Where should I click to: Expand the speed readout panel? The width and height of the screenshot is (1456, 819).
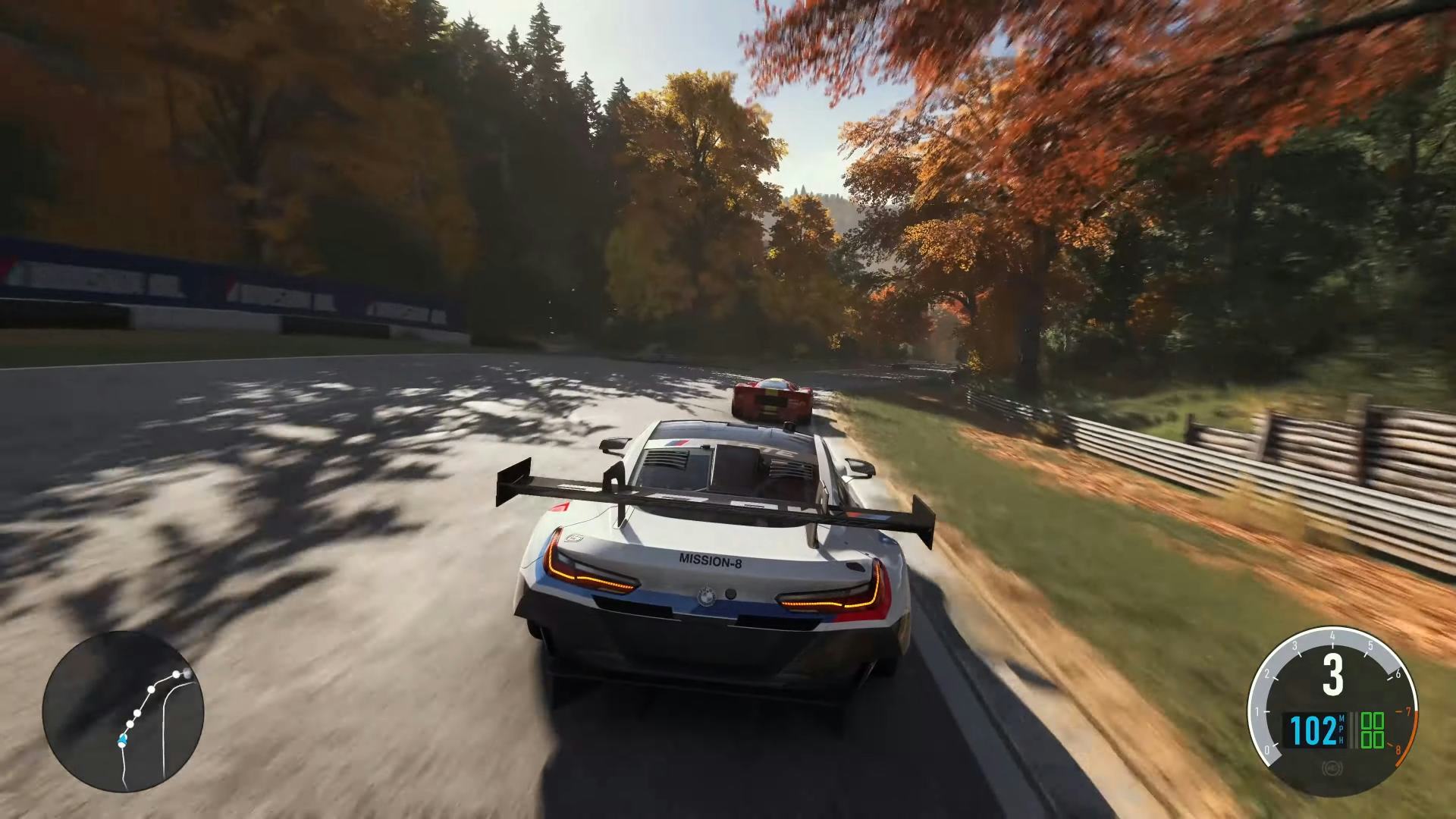tap(1314, 730)
